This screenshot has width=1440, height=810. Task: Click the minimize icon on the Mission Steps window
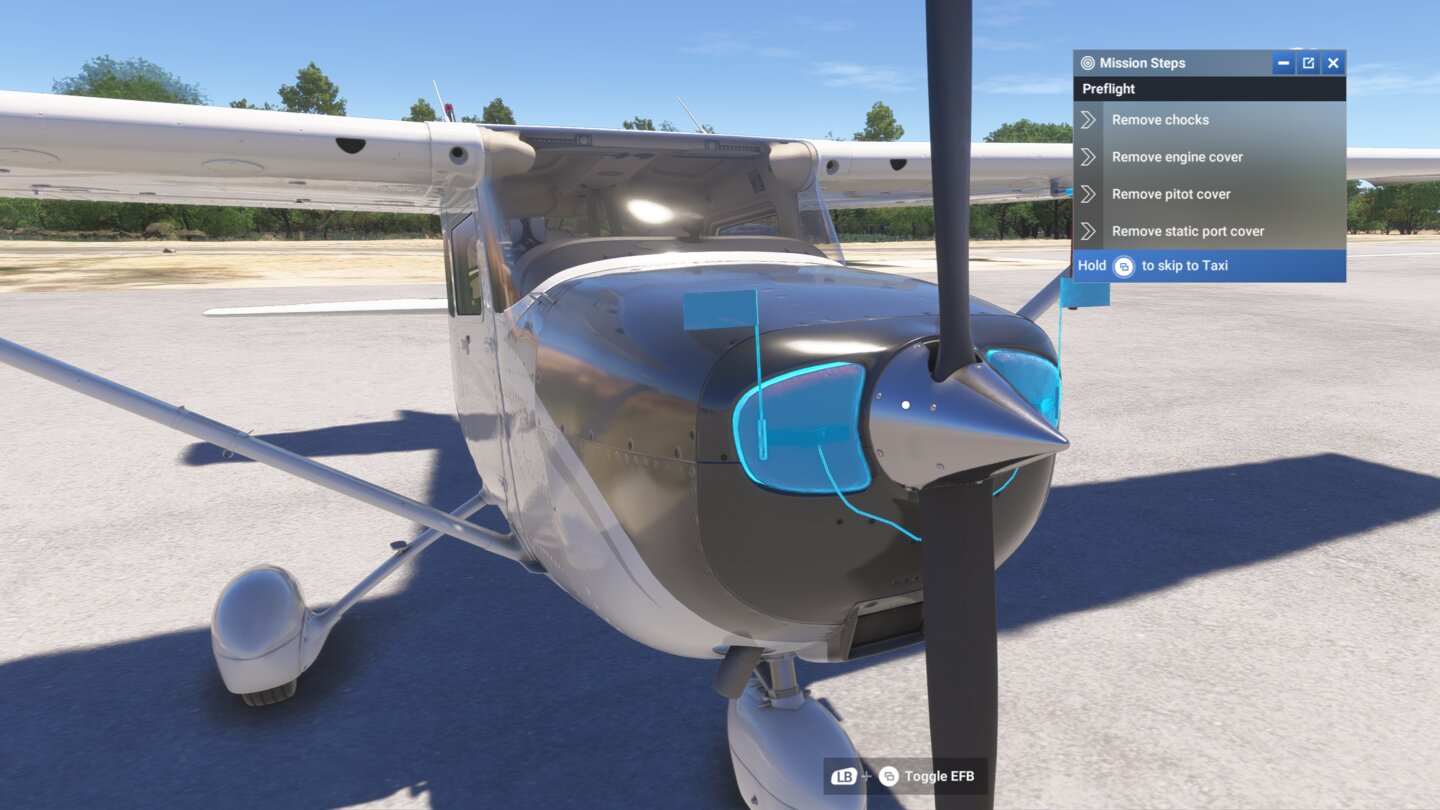pos(1283,62)
